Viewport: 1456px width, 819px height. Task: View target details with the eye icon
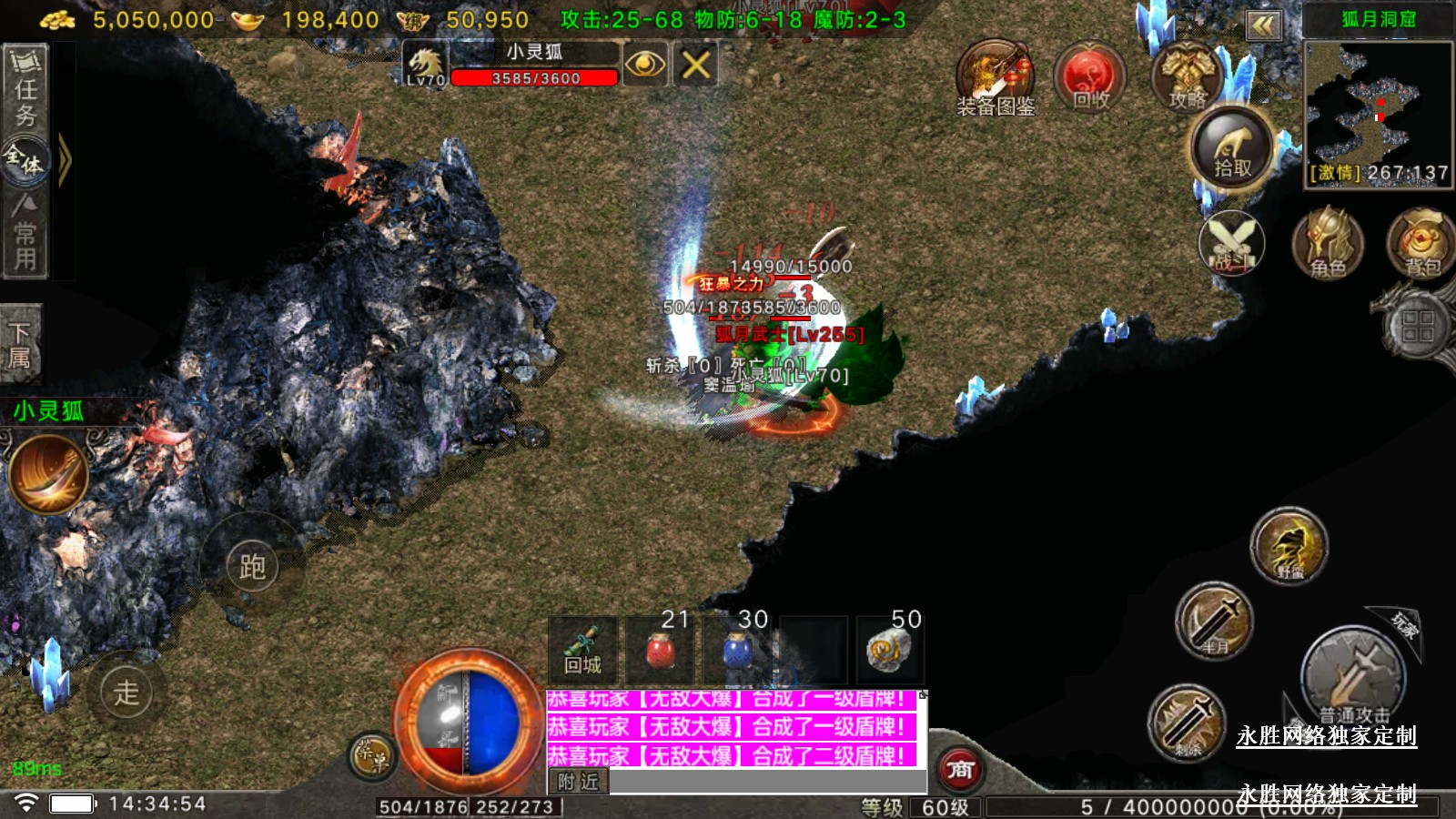coord(645,65)
